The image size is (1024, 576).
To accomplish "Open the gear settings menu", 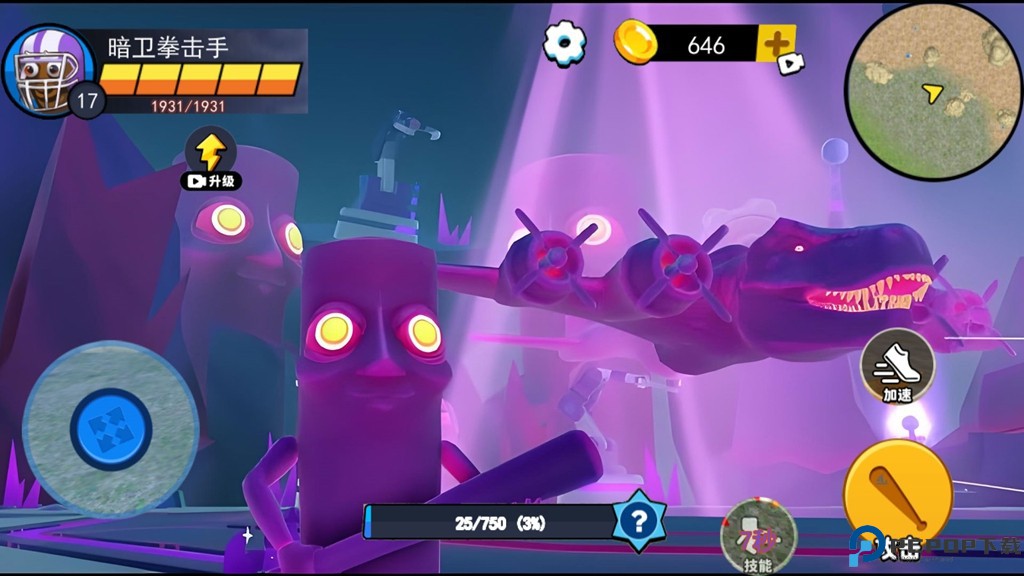I will (x=565, y=43).
